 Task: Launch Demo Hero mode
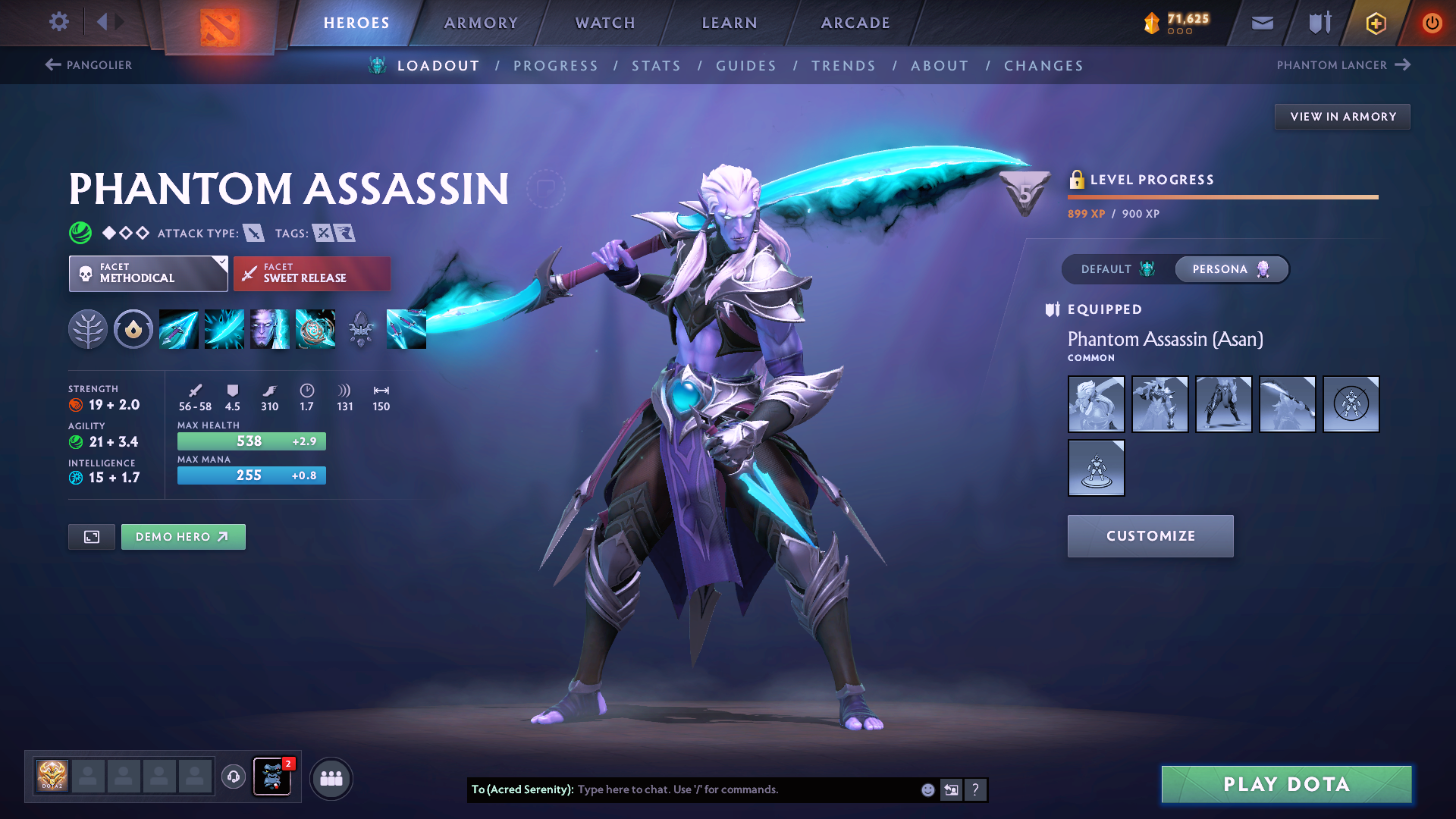(183, 537)
